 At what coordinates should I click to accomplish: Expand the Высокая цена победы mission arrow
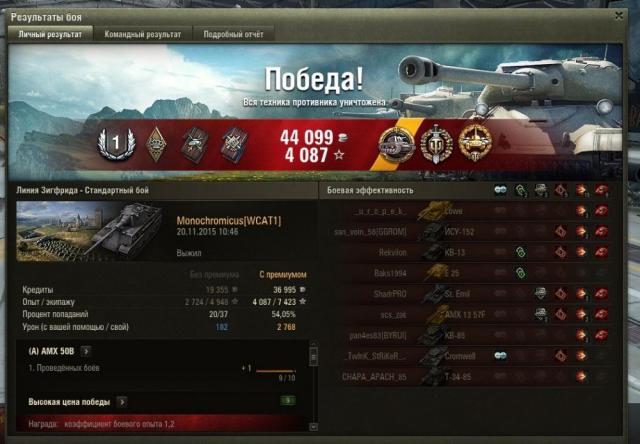point(122,401)
